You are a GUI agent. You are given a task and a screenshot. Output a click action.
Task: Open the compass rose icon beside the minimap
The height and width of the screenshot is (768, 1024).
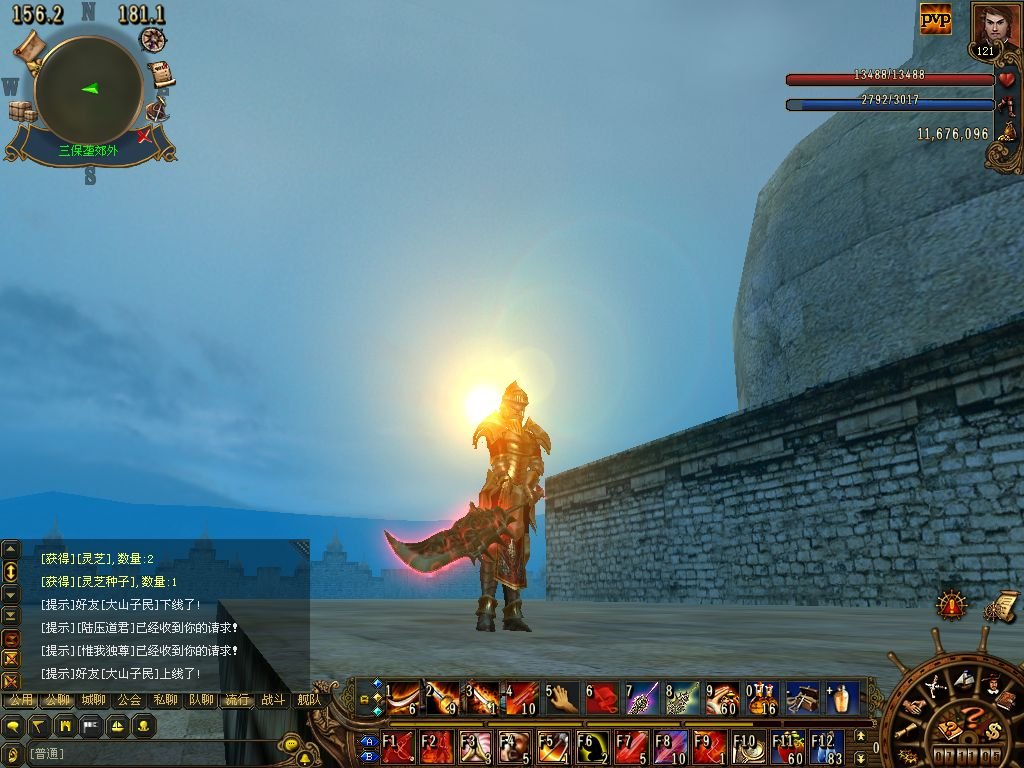coord(153,40)
